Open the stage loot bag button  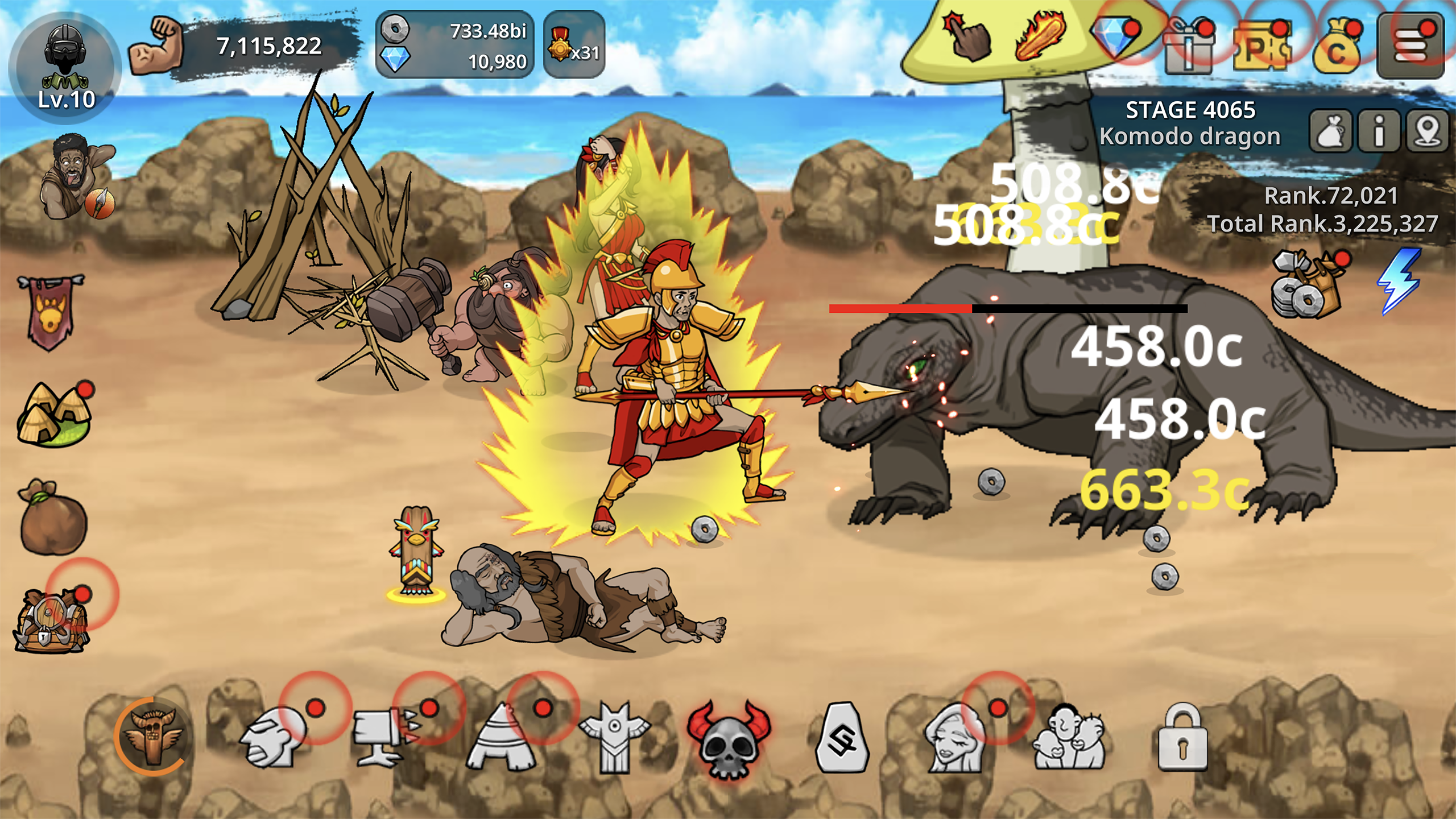pyautogui.click(x=1331, y=132)
